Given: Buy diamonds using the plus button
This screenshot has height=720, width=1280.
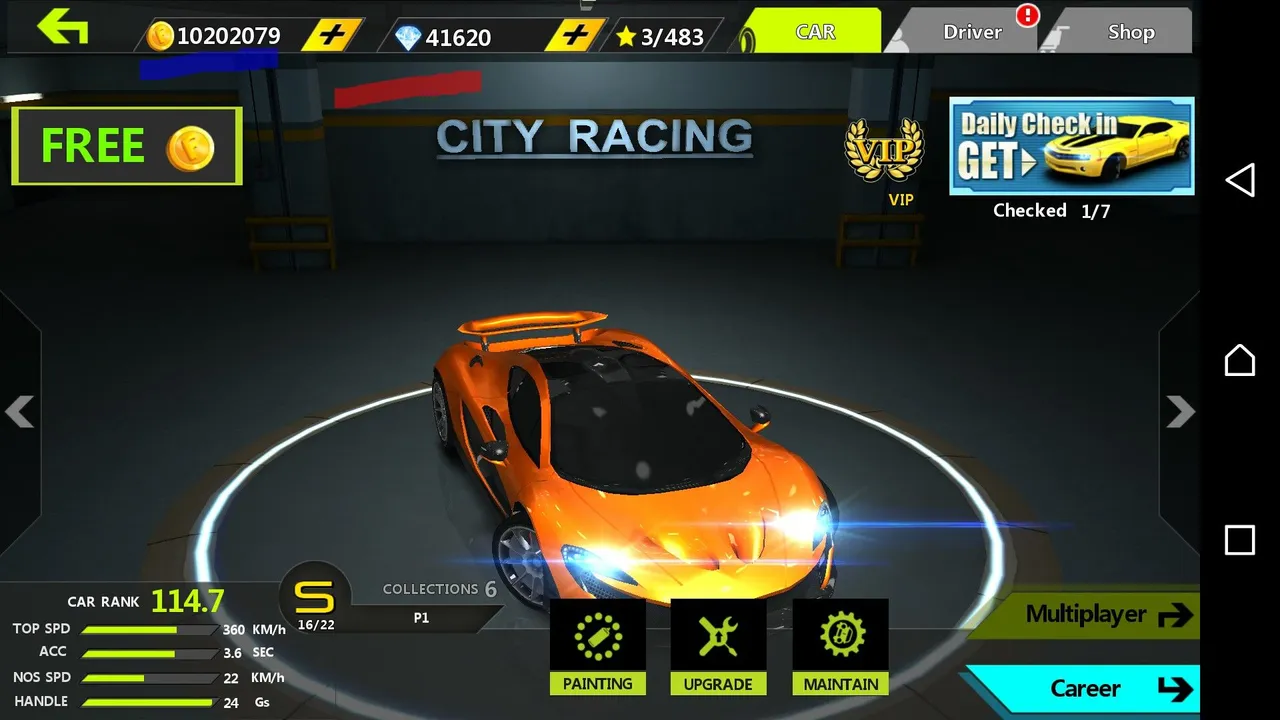Looking at the screenshot, I should click(x=575, y=36).
